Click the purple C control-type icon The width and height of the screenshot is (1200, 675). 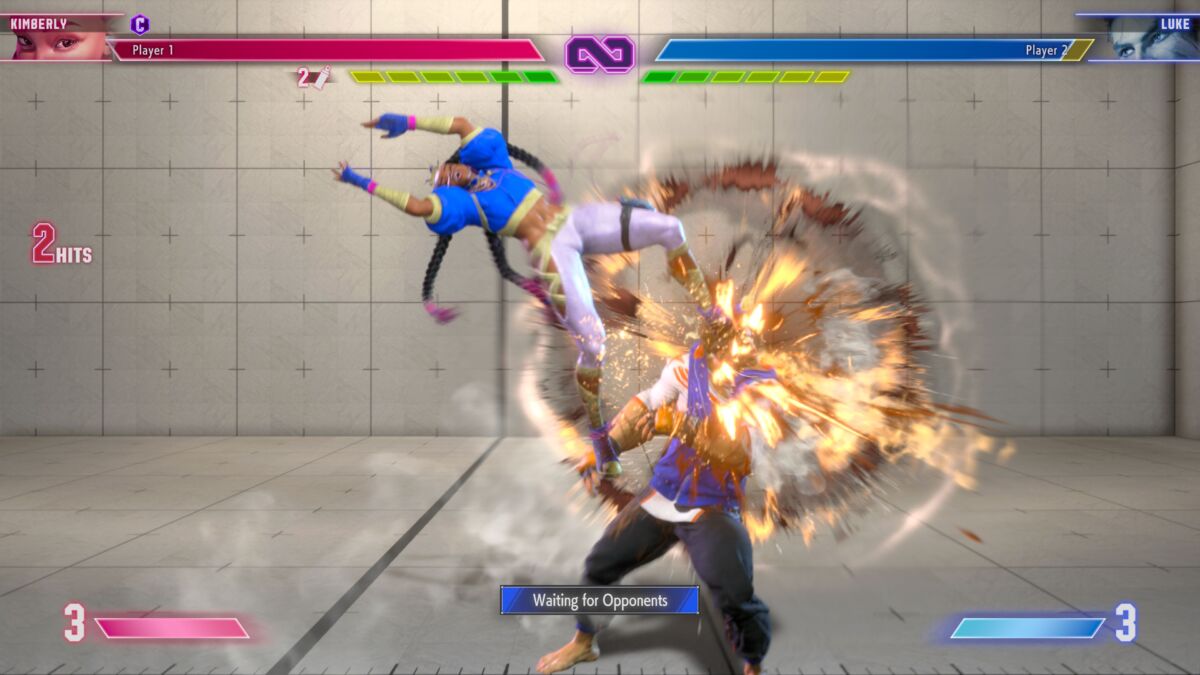coord(140,24)
